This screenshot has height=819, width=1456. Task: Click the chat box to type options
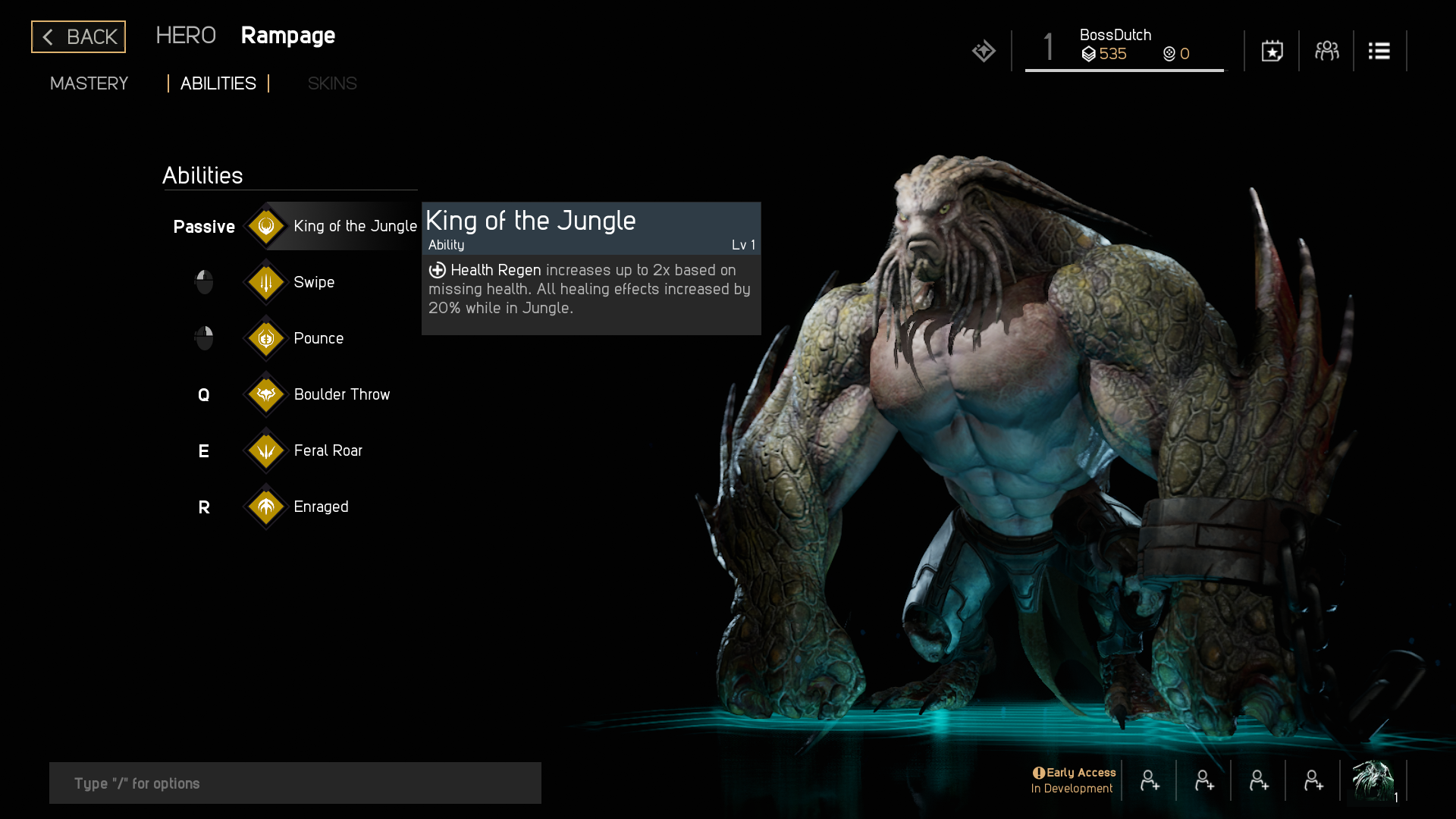tap(295, 783)
